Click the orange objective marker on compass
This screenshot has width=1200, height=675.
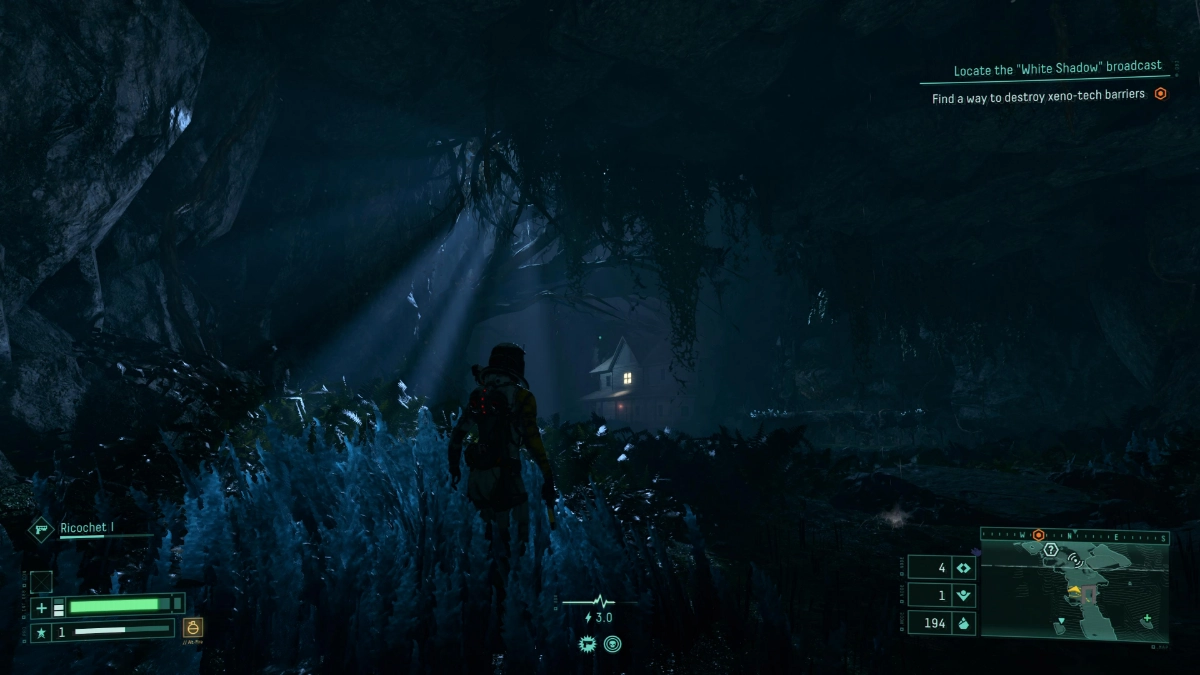tap(1039, 535)
